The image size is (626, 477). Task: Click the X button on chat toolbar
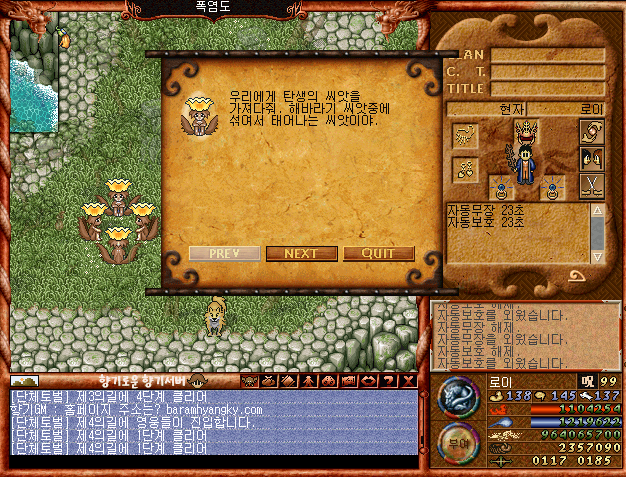point(410,380)
